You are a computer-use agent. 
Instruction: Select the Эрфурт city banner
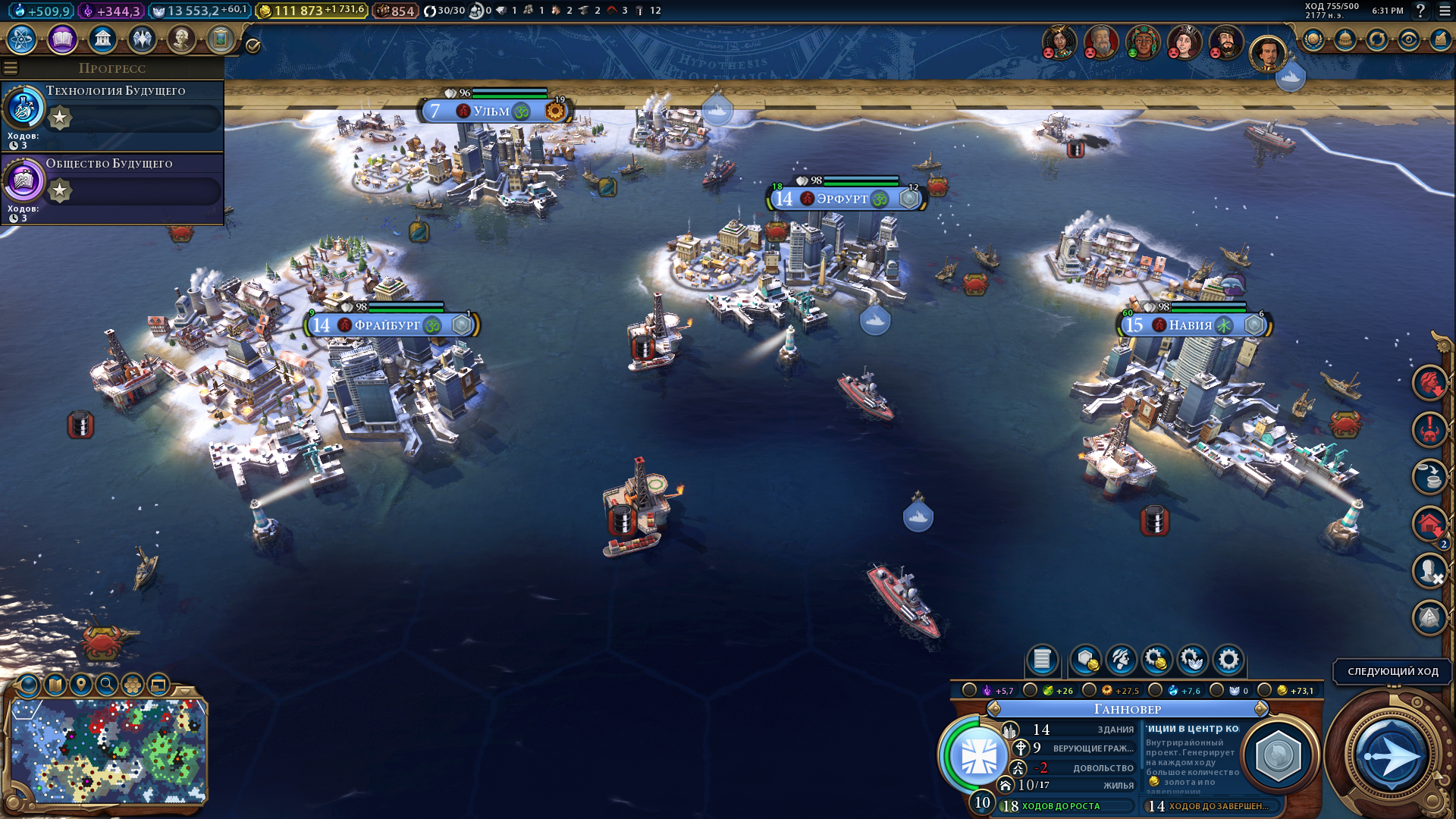842,199
